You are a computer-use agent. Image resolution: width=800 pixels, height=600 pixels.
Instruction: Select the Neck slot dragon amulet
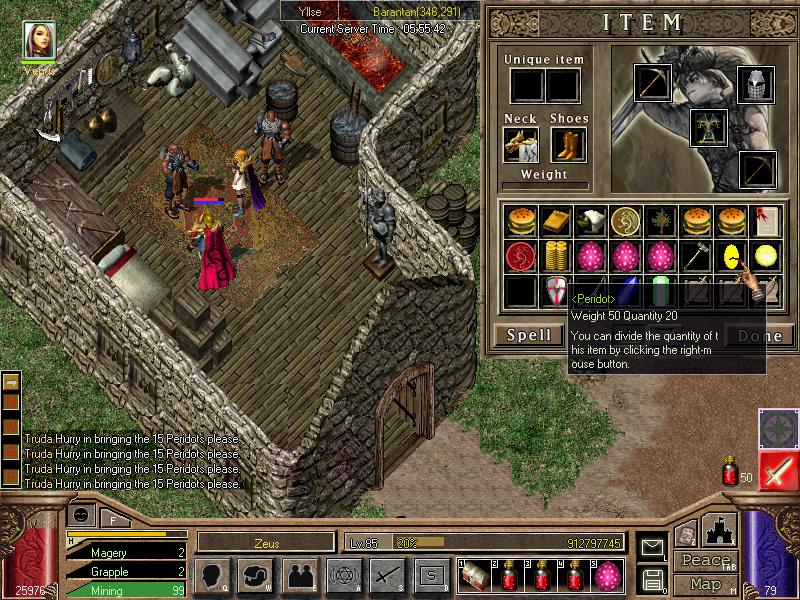pos(521,145)
